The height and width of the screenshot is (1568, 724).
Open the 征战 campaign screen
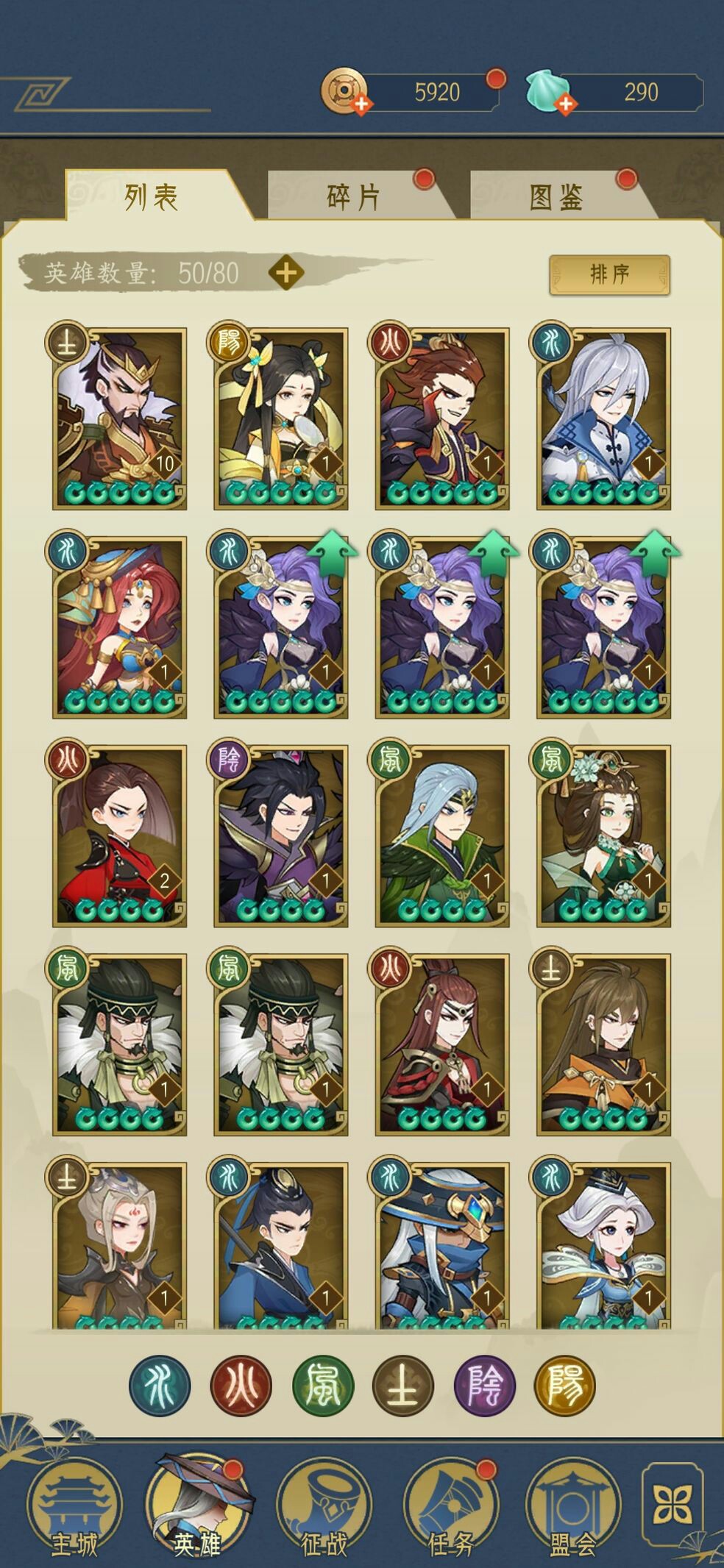point(324,1508)
